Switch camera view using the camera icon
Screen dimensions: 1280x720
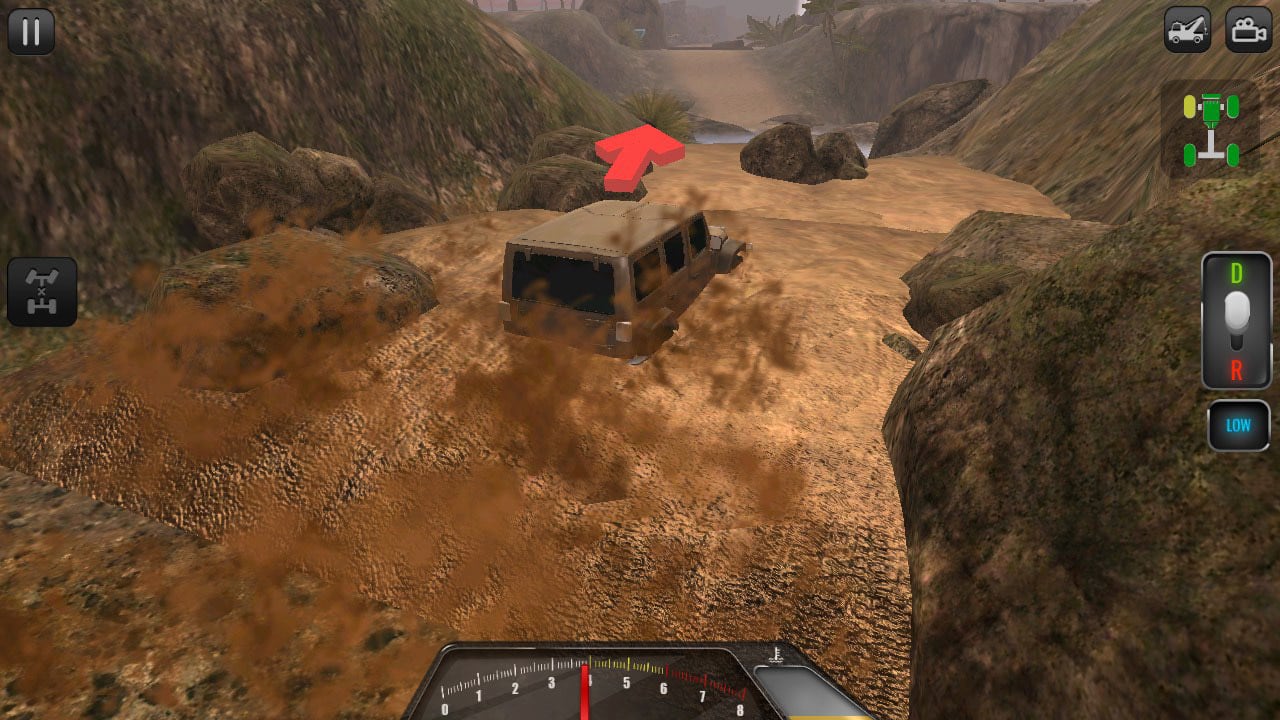(1246, 30)
